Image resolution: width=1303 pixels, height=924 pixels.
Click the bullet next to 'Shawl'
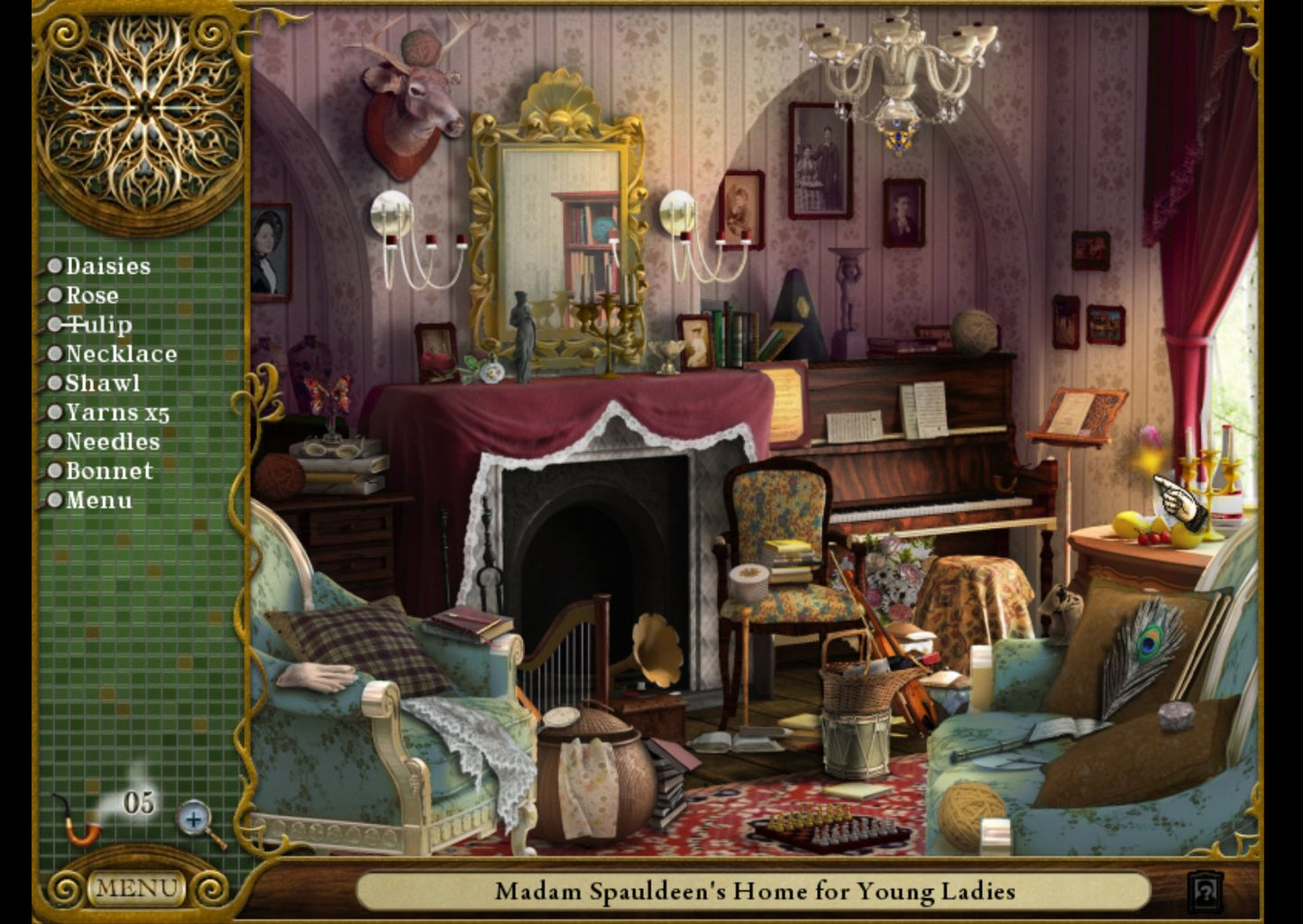coord(56,383)
